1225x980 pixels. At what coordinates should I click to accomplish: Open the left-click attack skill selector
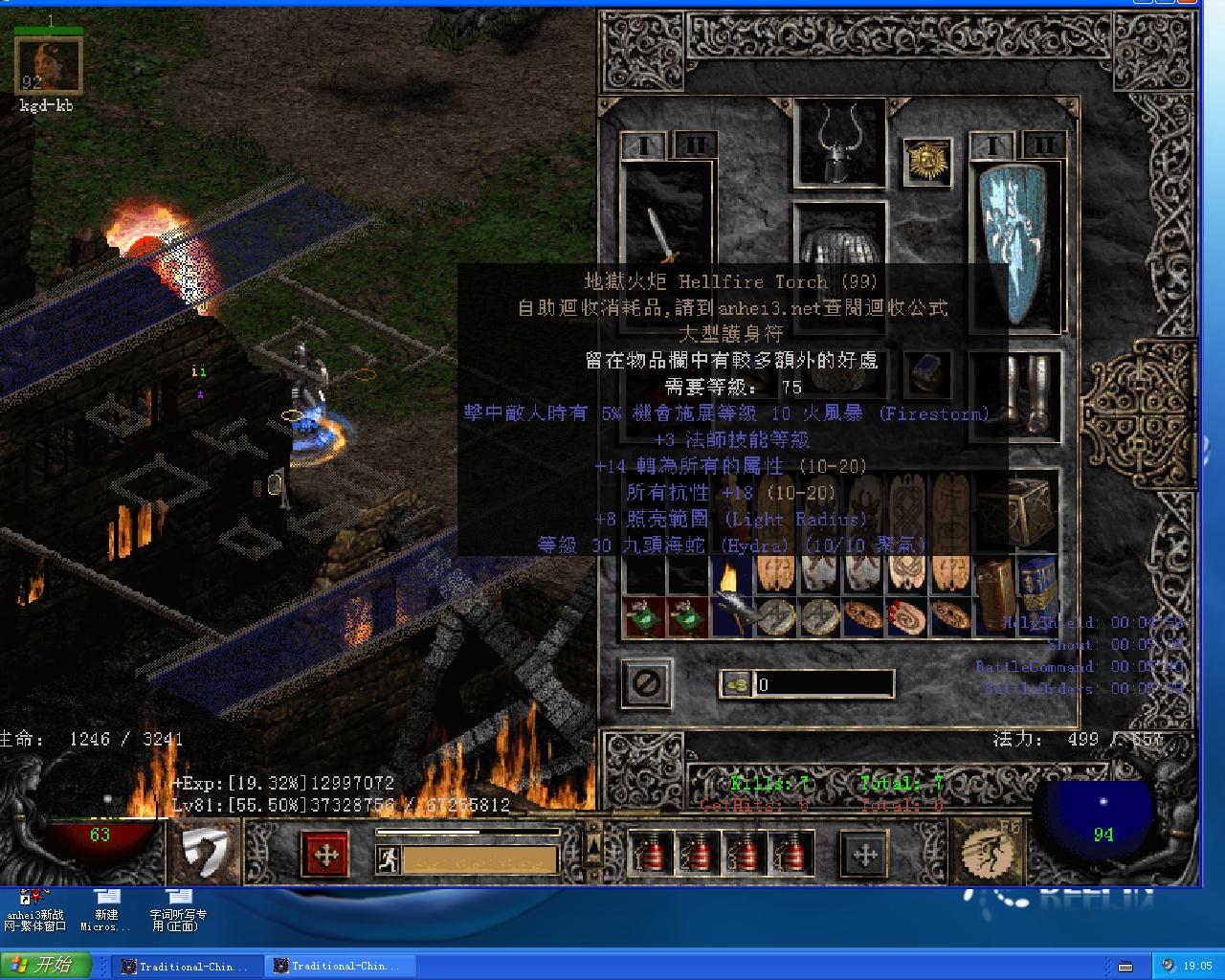[x=207, y=850]
